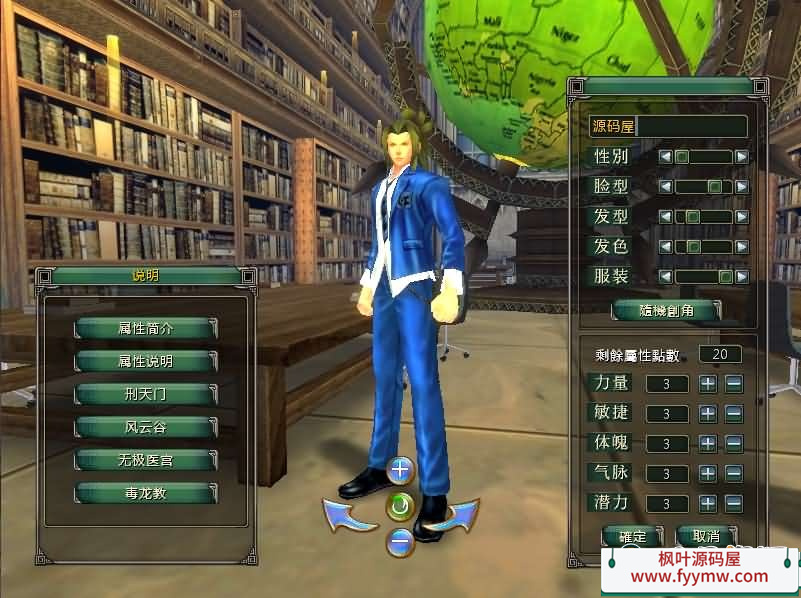Choose the 风云谷 faction entry
The width and height of the screenshot is (801, 598).
coord(146,427)
